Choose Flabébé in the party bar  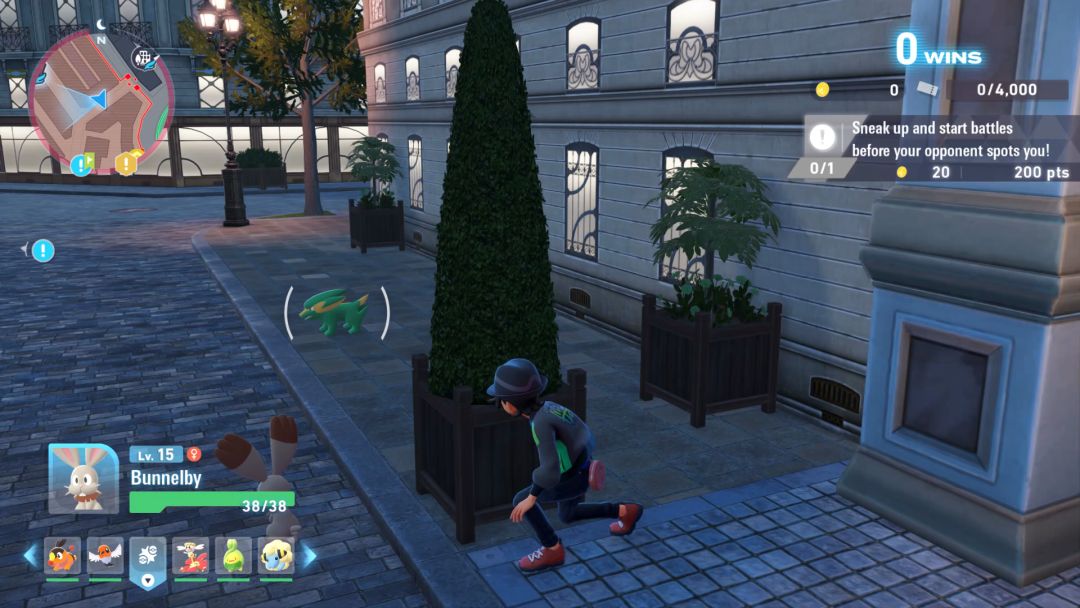tap(190, 556)
